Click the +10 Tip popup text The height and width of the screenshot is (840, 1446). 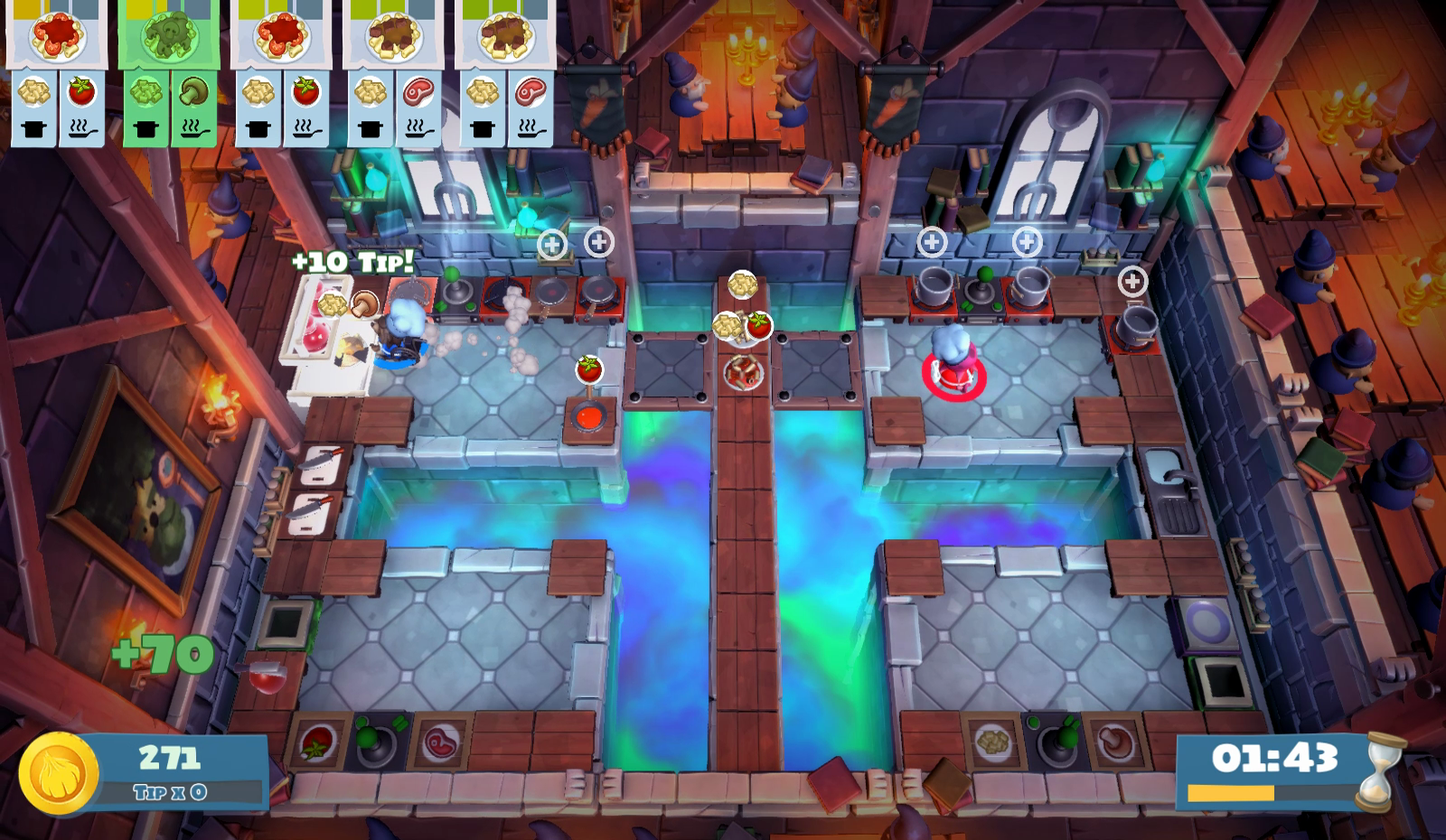352,260
